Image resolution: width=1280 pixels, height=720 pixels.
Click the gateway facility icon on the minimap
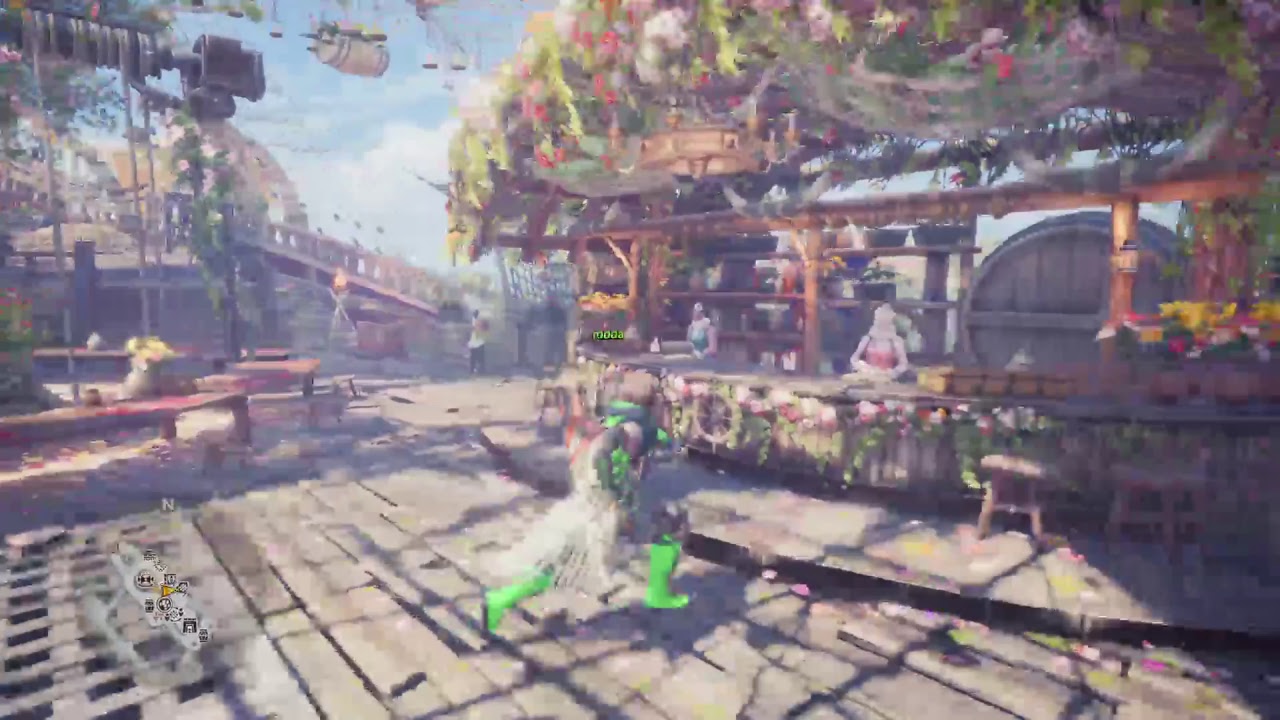(x=189, y=626)
